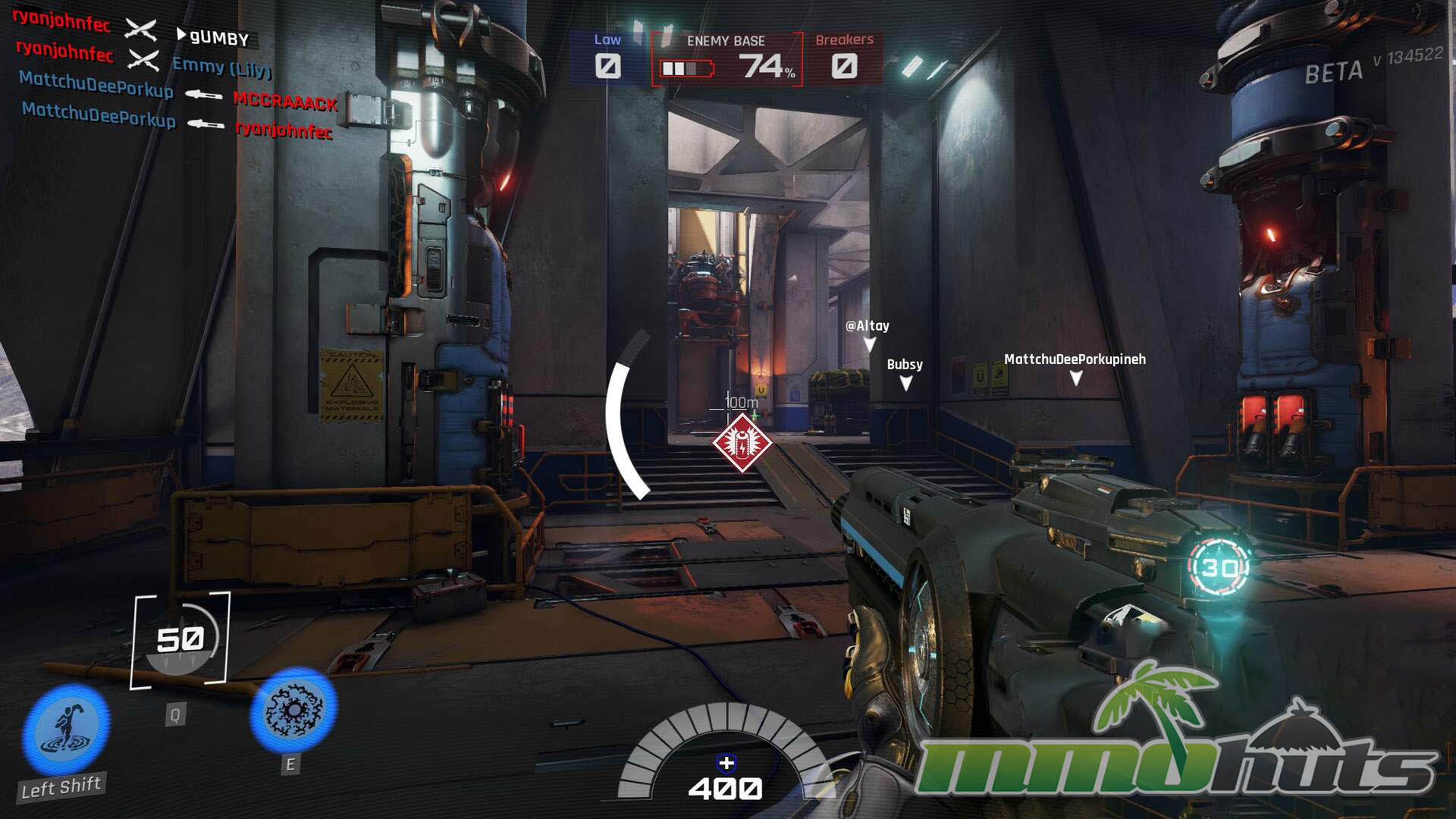
Task: Select teammate marker MattchuDeePorkupineh
Action: click(x=1075, y=367)
